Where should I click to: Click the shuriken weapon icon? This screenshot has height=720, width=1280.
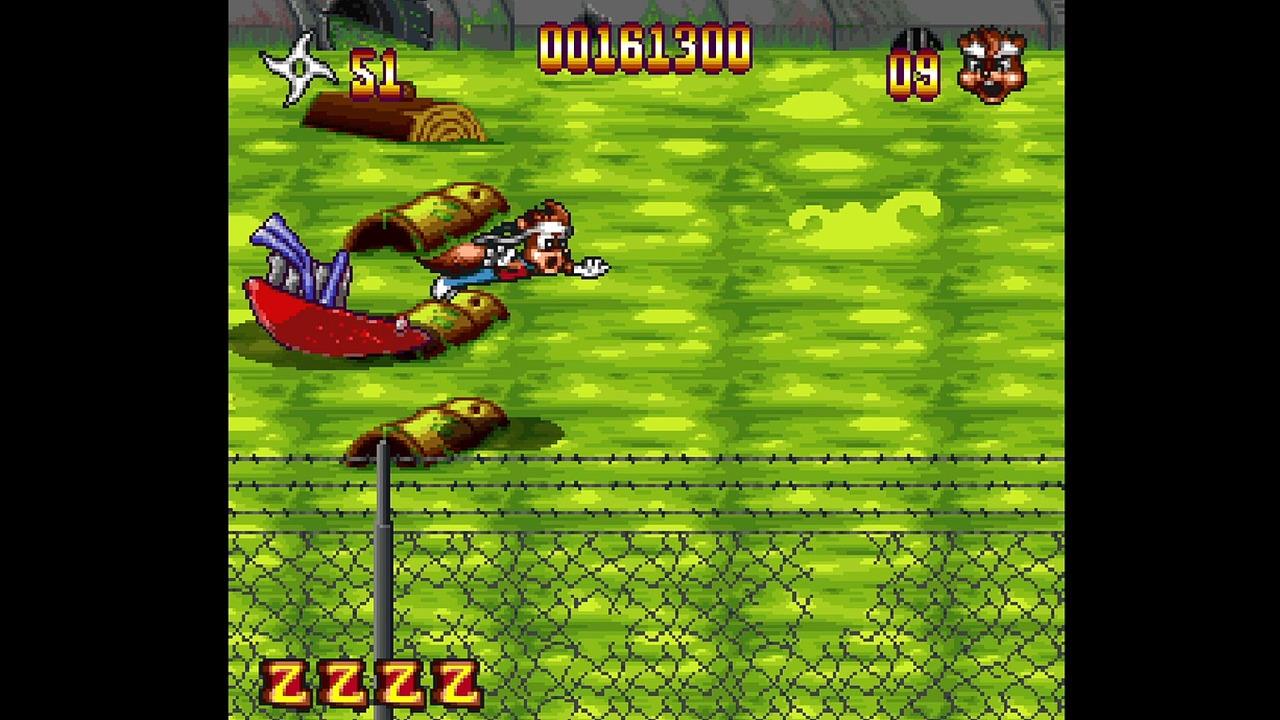pos(298,68)
